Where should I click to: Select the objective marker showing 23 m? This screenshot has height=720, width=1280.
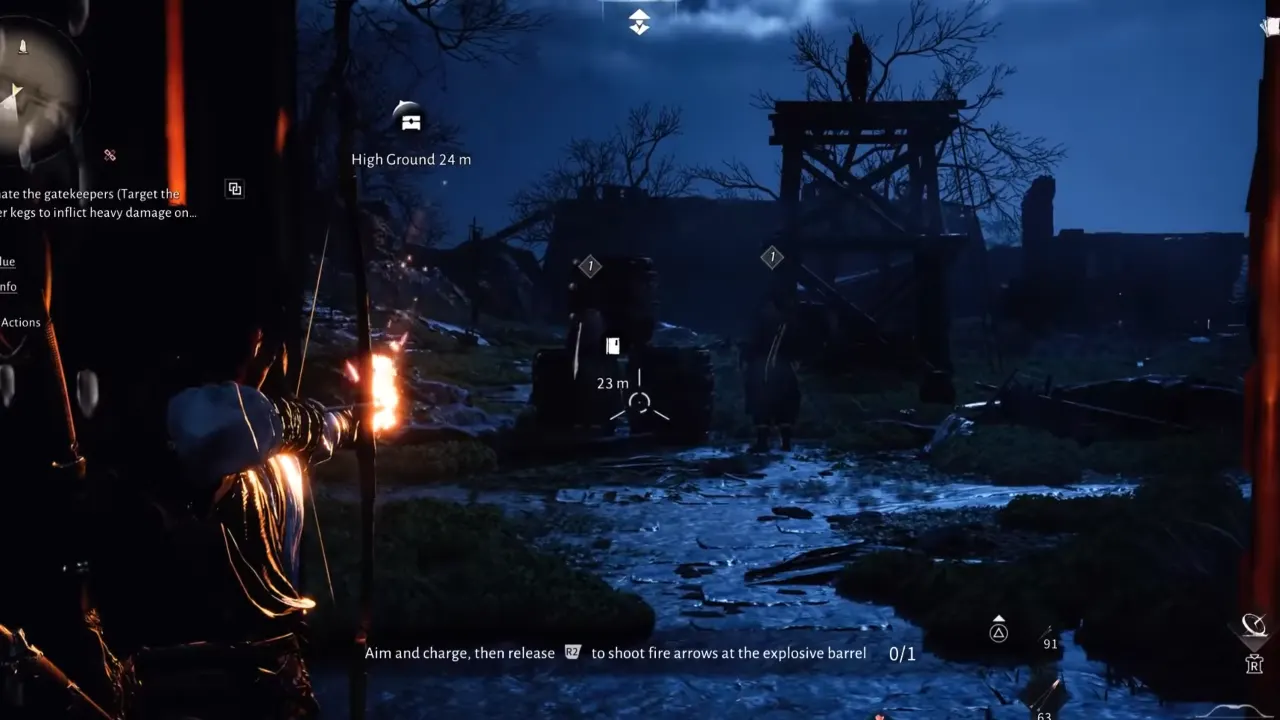point(613,344)
